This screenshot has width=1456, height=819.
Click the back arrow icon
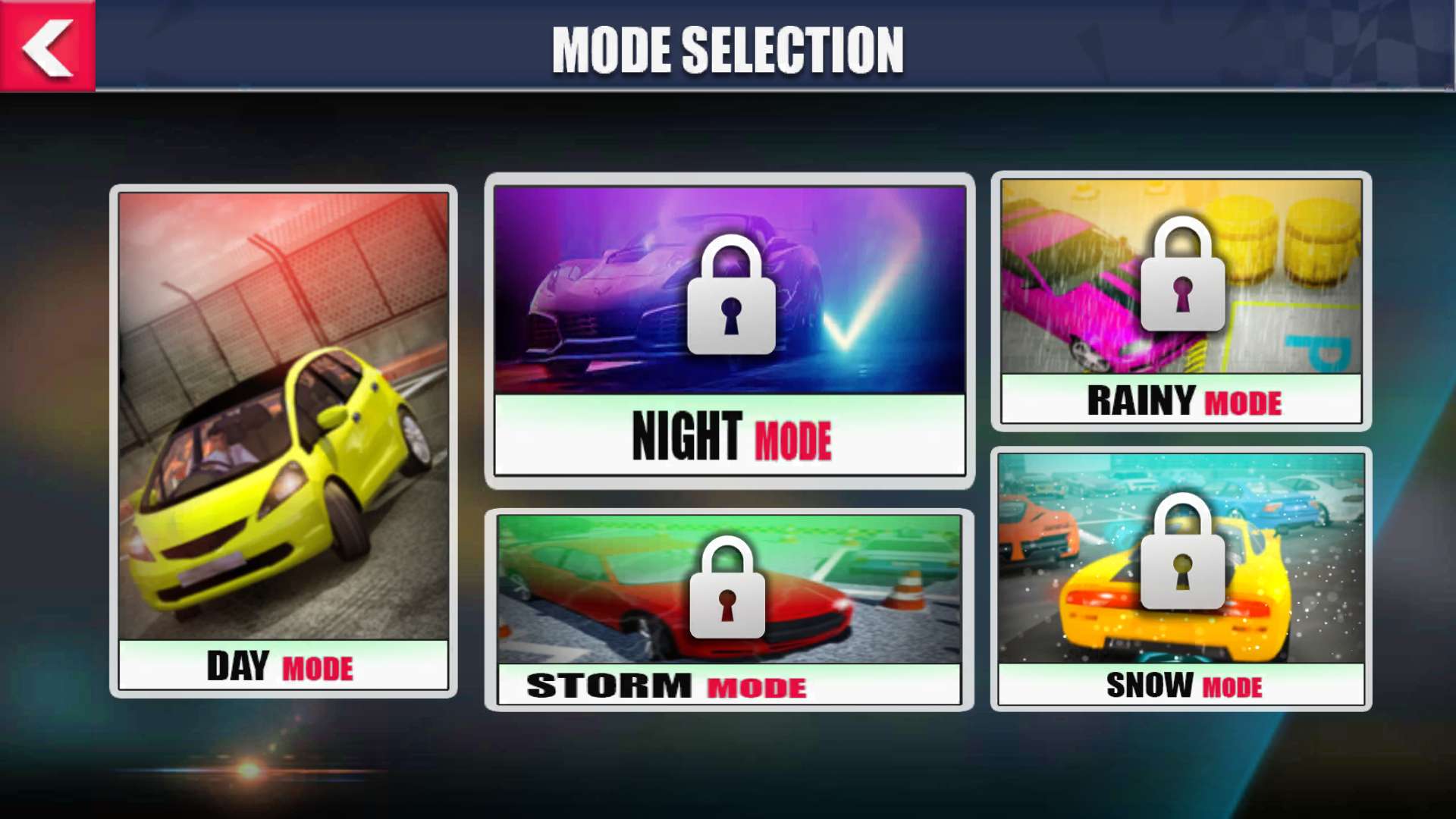point(48,48)
